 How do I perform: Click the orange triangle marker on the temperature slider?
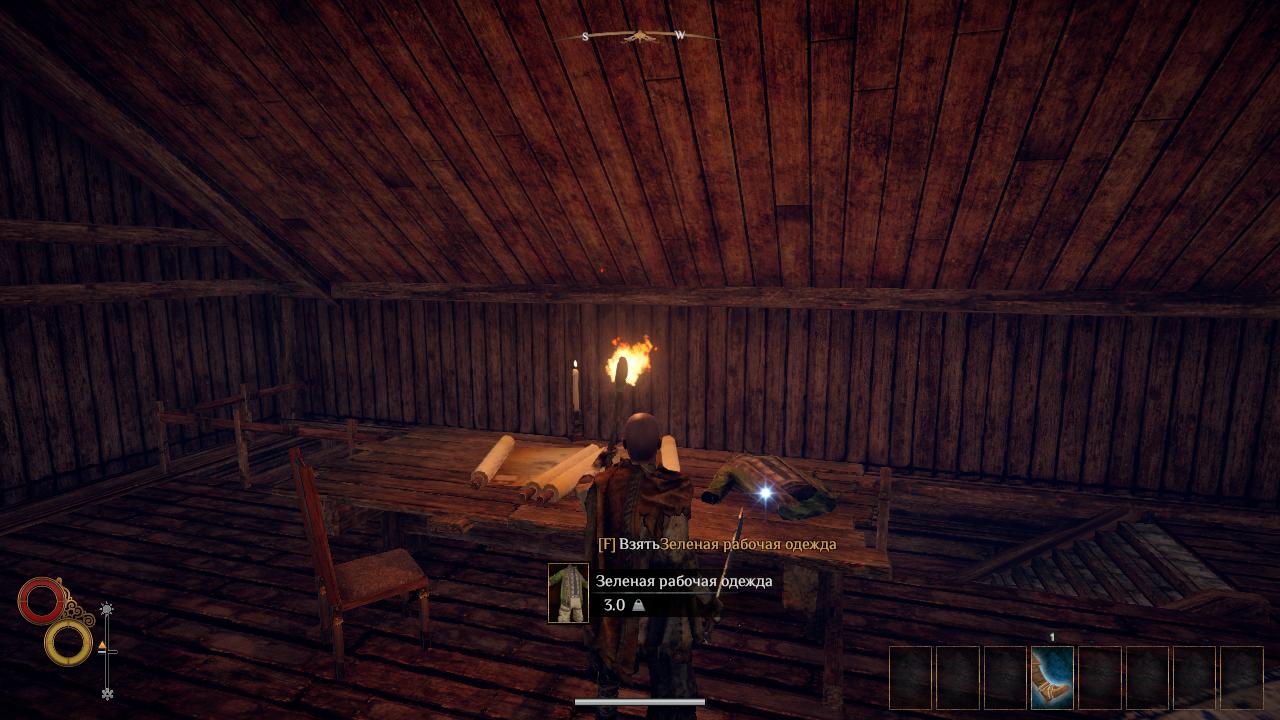(x=102, y=645)
